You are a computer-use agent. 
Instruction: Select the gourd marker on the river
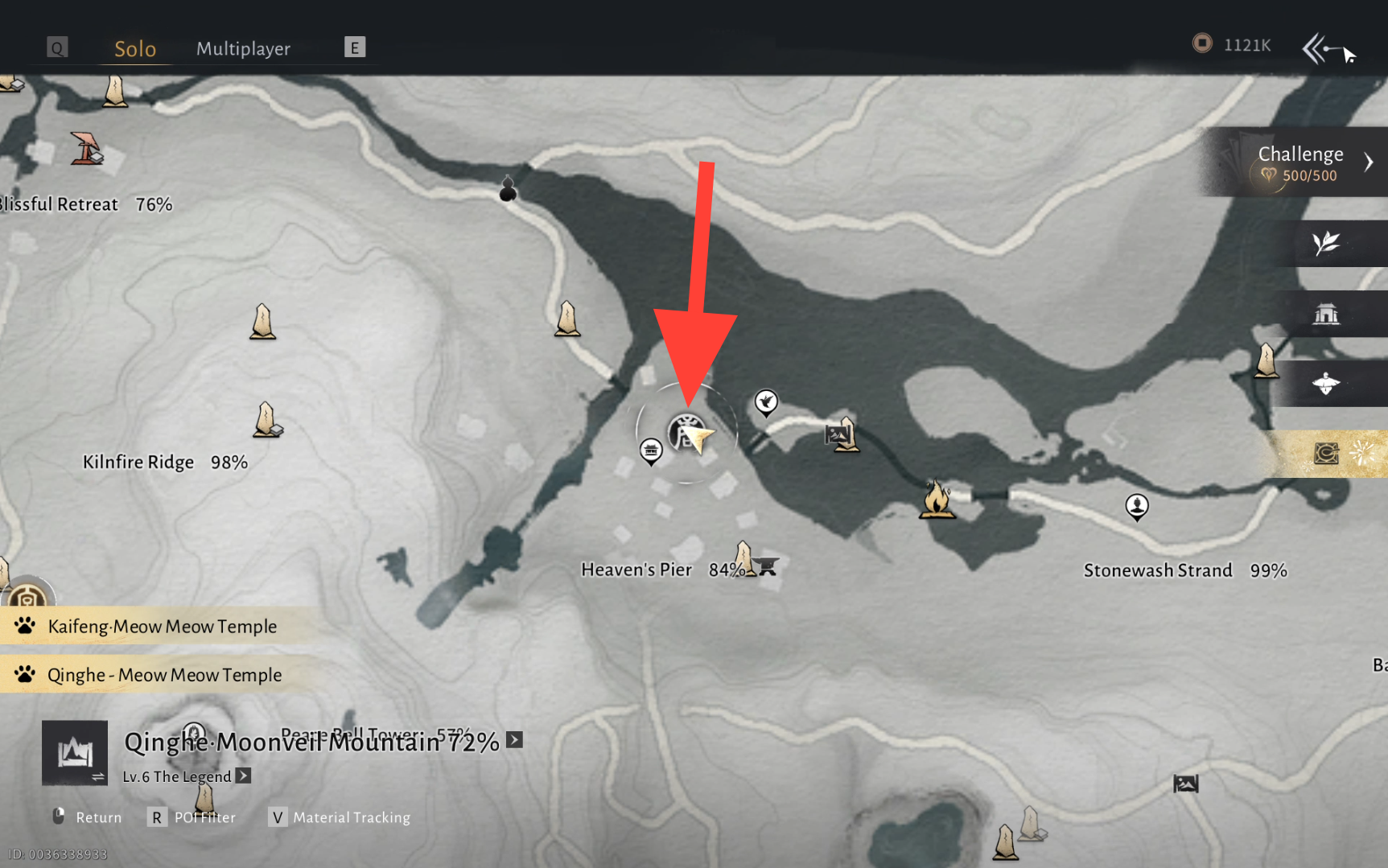(x=508, y=189)
